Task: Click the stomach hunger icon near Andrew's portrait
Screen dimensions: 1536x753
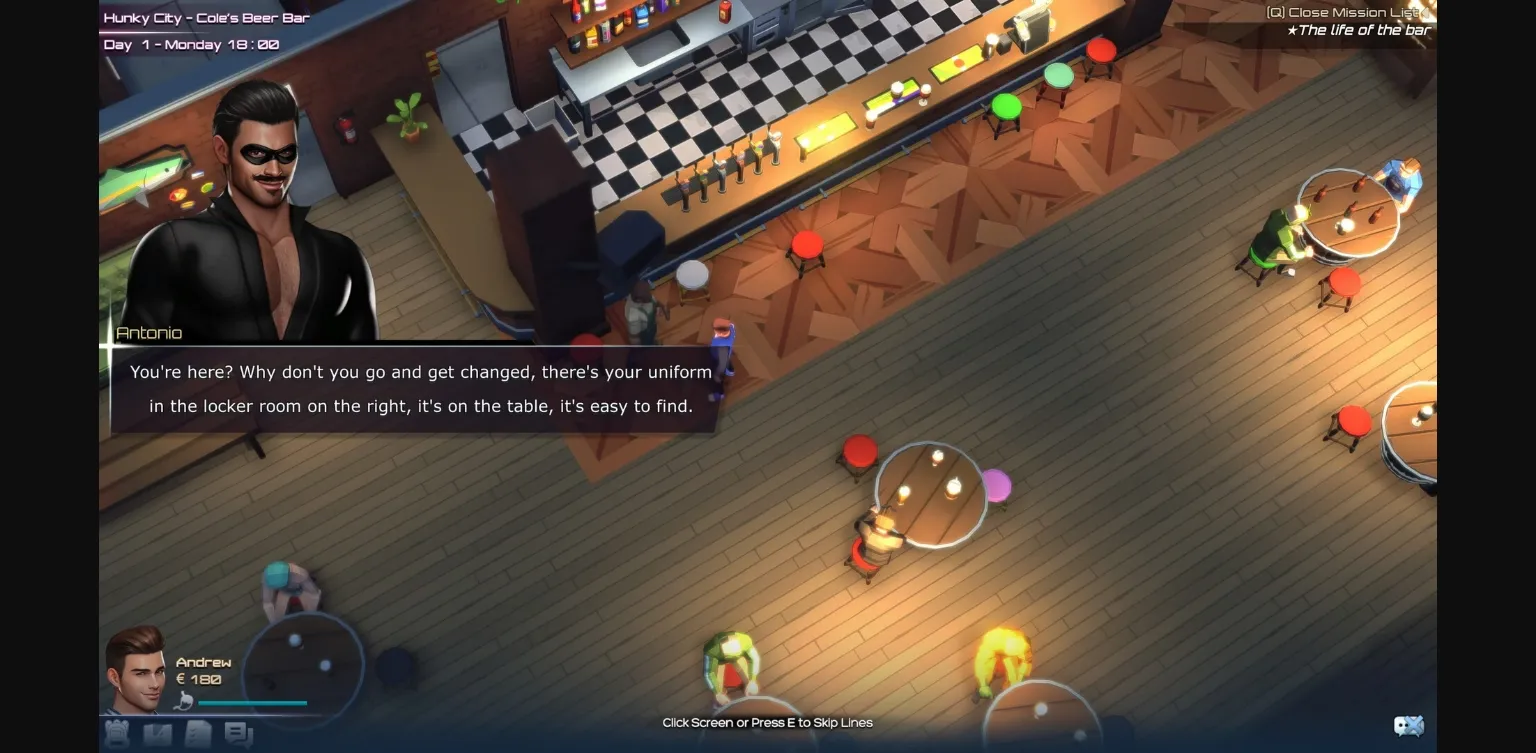Action: pos(183,702)
